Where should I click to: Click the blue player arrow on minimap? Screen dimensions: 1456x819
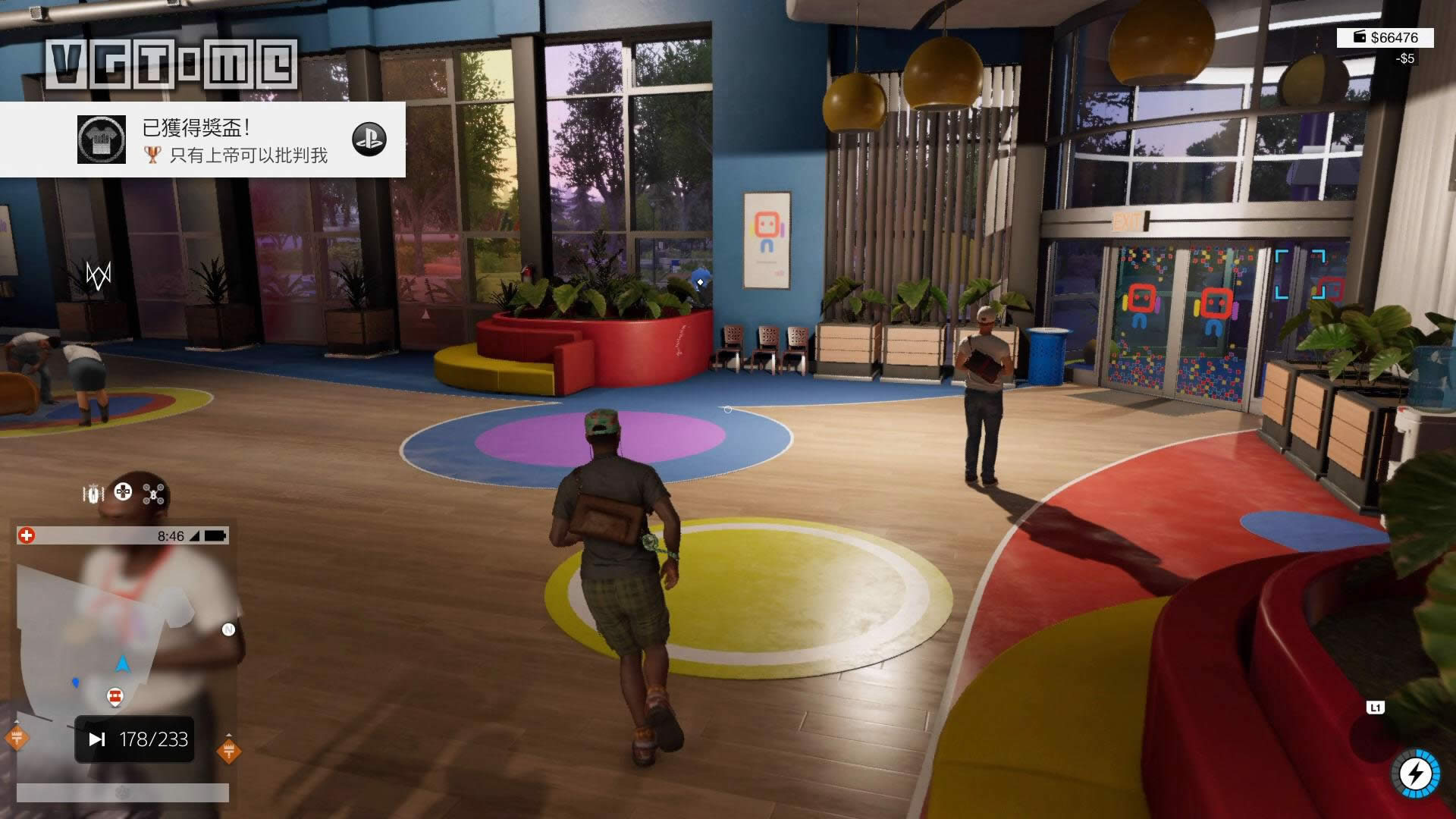[122, 664]
